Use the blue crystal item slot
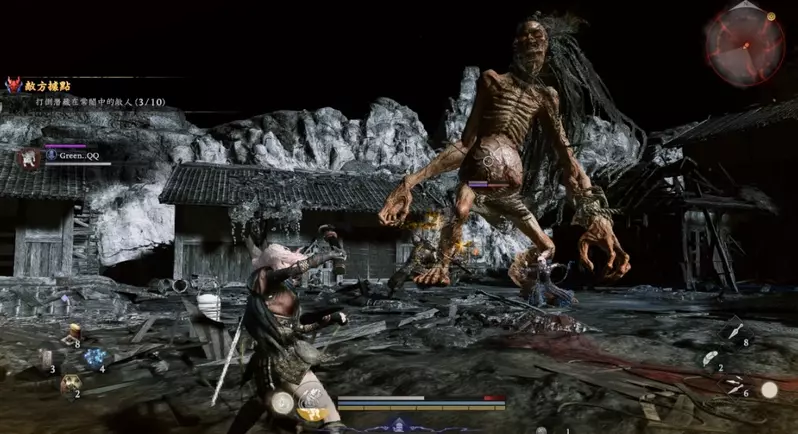The width and height of the screenshot is (798, 434). tap(96, 357)
